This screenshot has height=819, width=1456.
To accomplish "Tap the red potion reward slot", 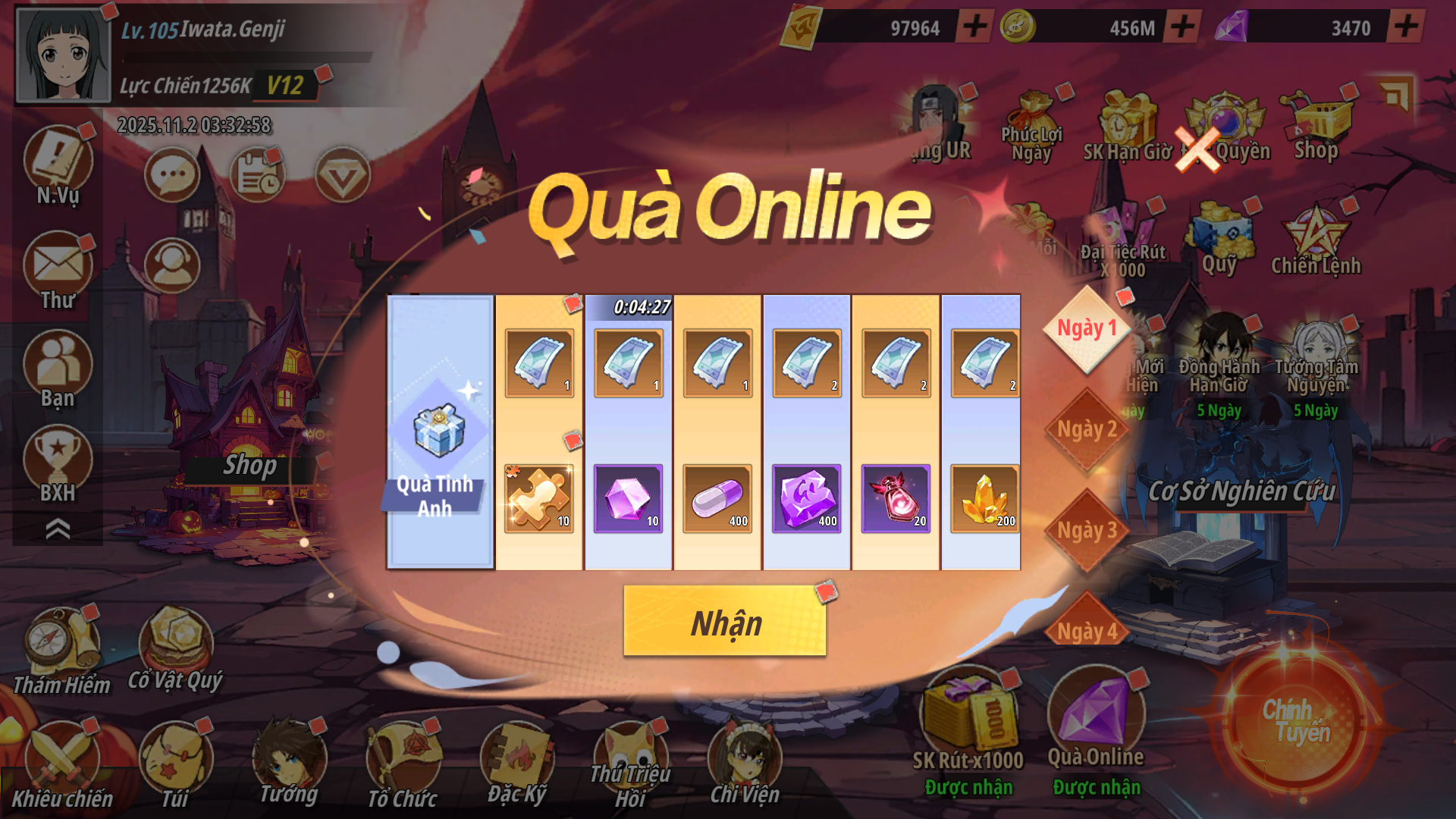I will 895,498.
